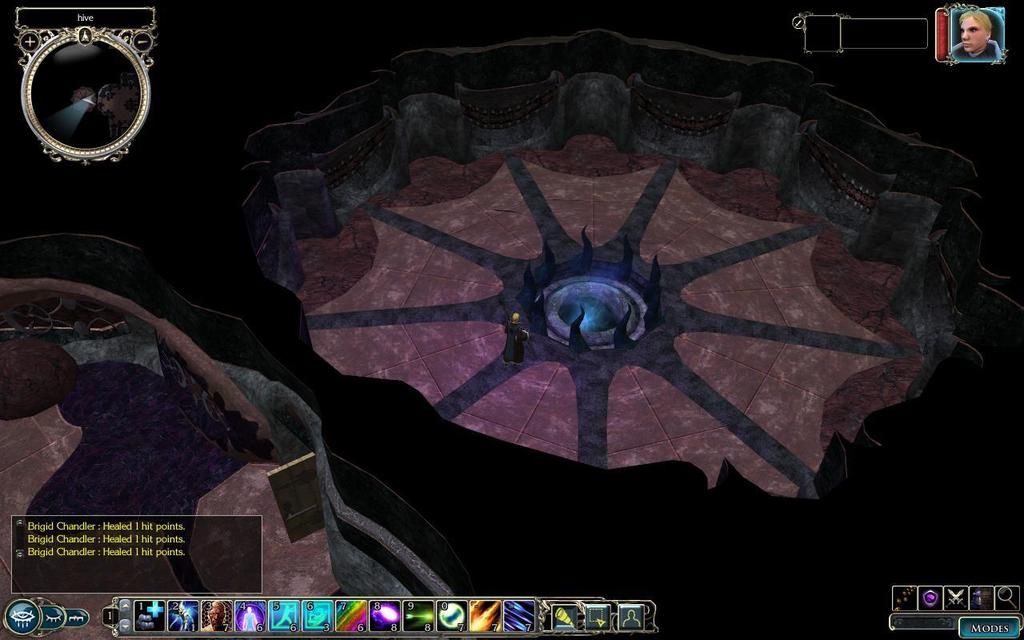Activate the green swirl spell in slot 0
Viewport: 1024px width, 640px height.
(453, 615)
